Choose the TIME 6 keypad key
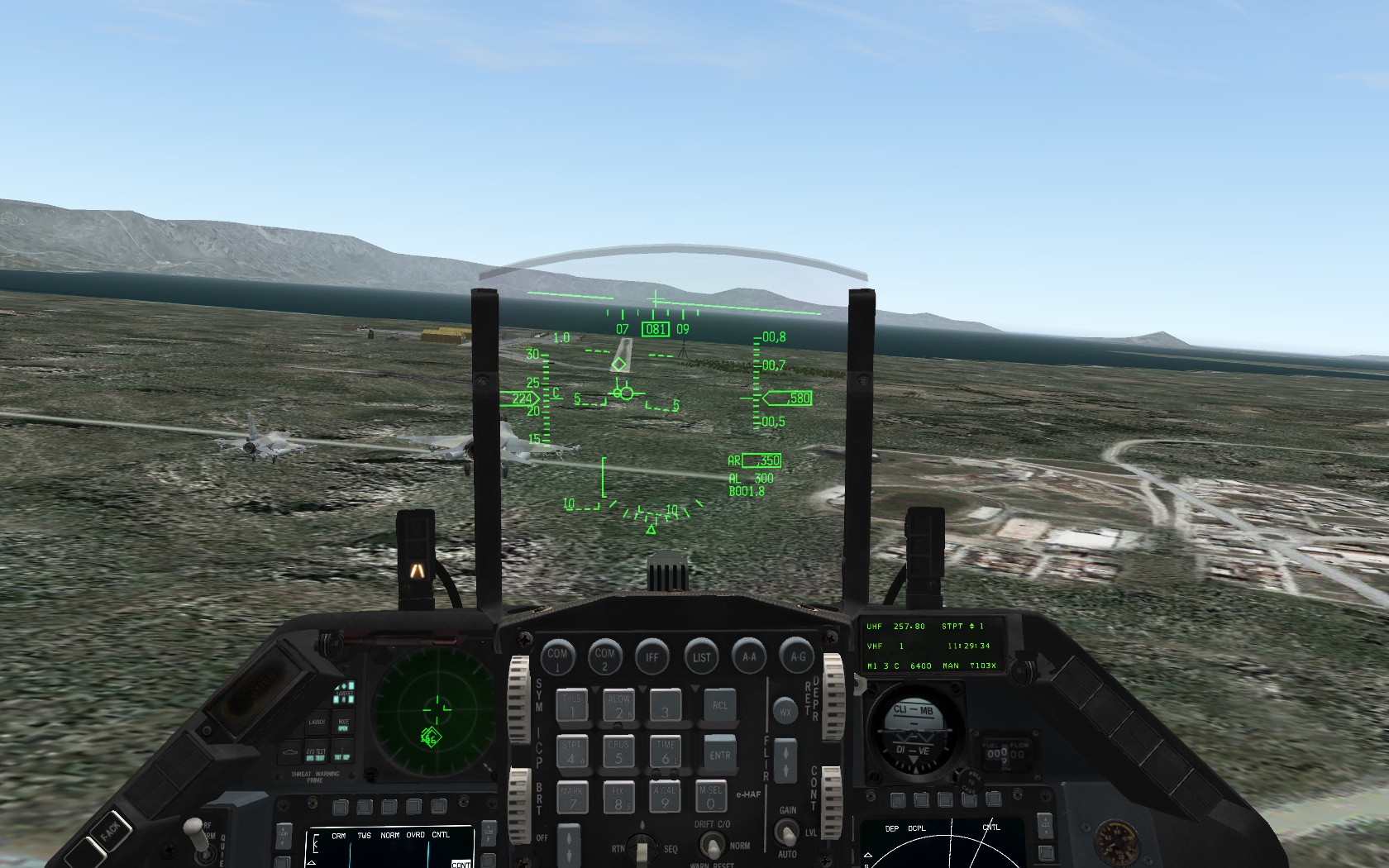This screenshot has height=868, width=1389. [666, 752]
